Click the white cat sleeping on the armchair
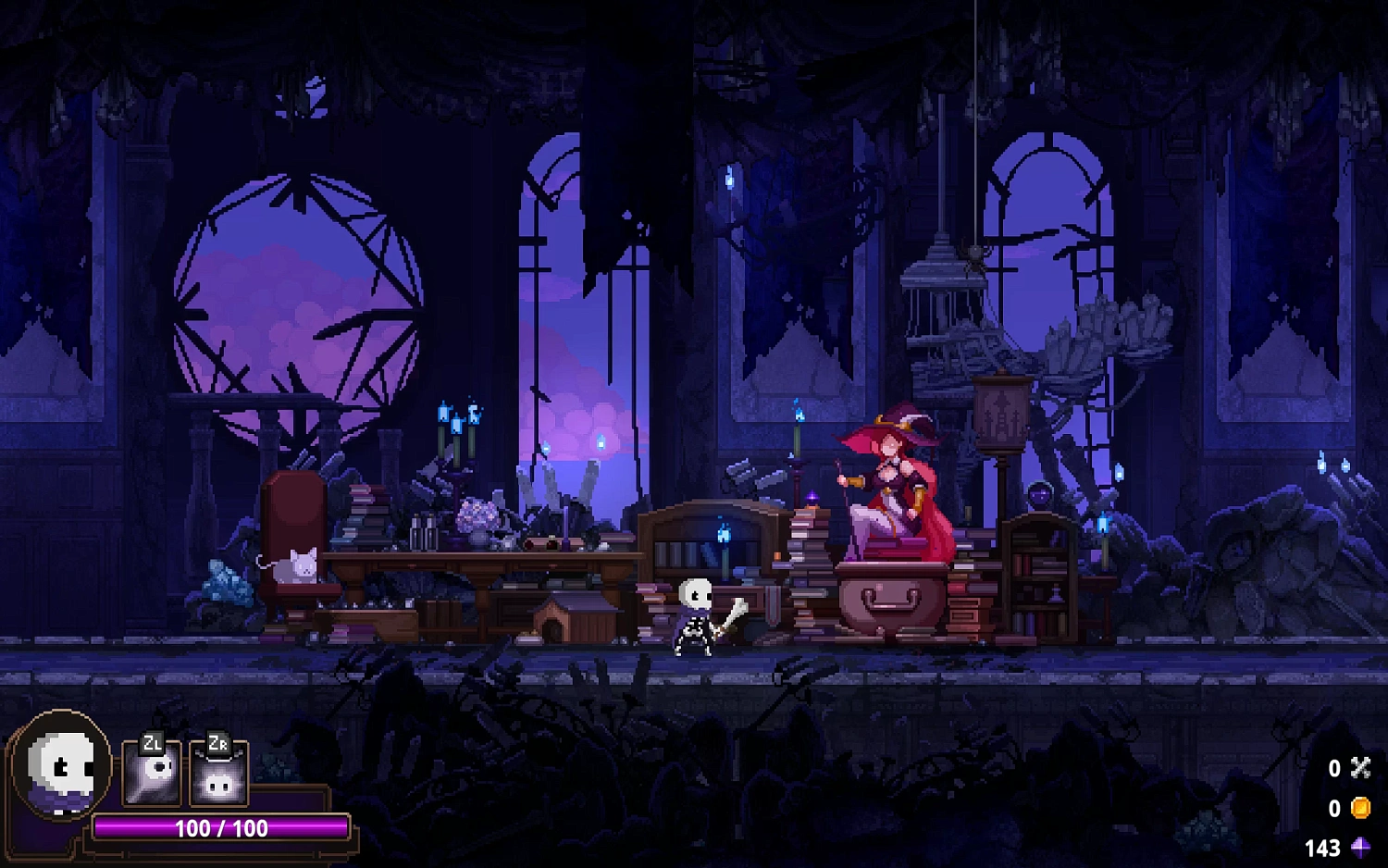This screenshot has height=868, width=1388. tap(294, 566)
